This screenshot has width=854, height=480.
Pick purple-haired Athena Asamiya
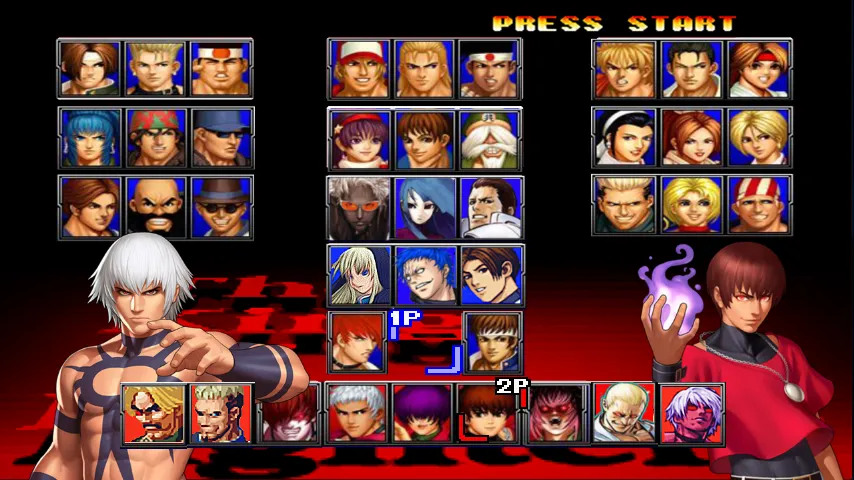[359, 139]
